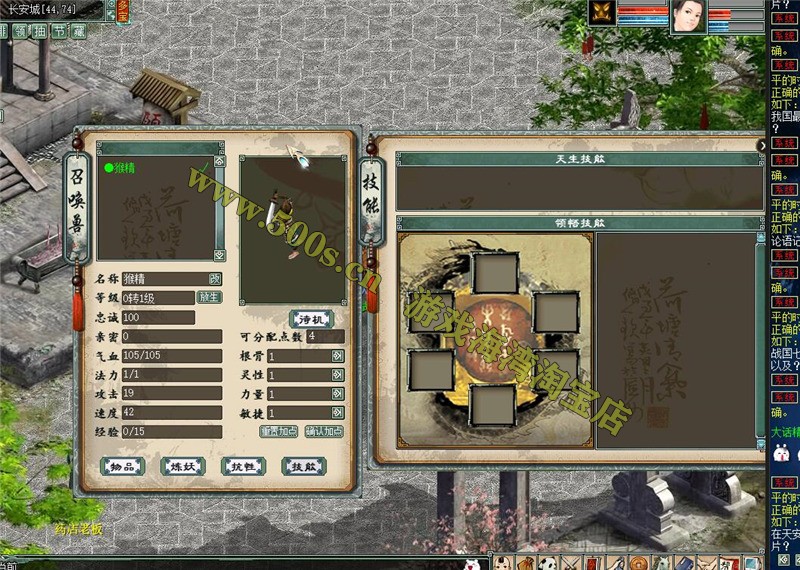Show the pet's 抗性 resistances
This screenshot has width=800, height=570.
pyautogui.click(x=243, y=466)
